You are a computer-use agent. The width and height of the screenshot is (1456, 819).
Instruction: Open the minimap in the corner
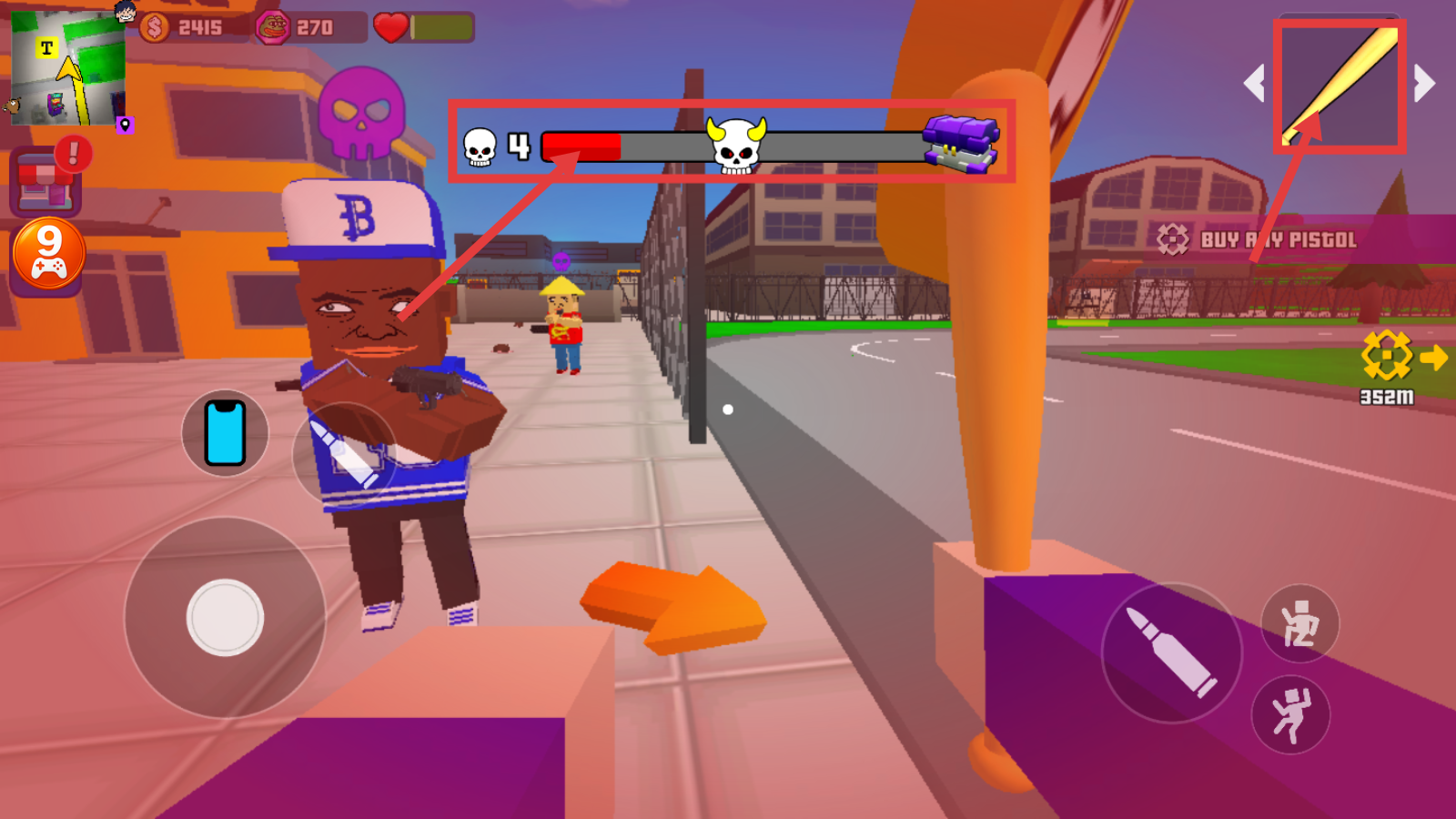pos(68,68)
